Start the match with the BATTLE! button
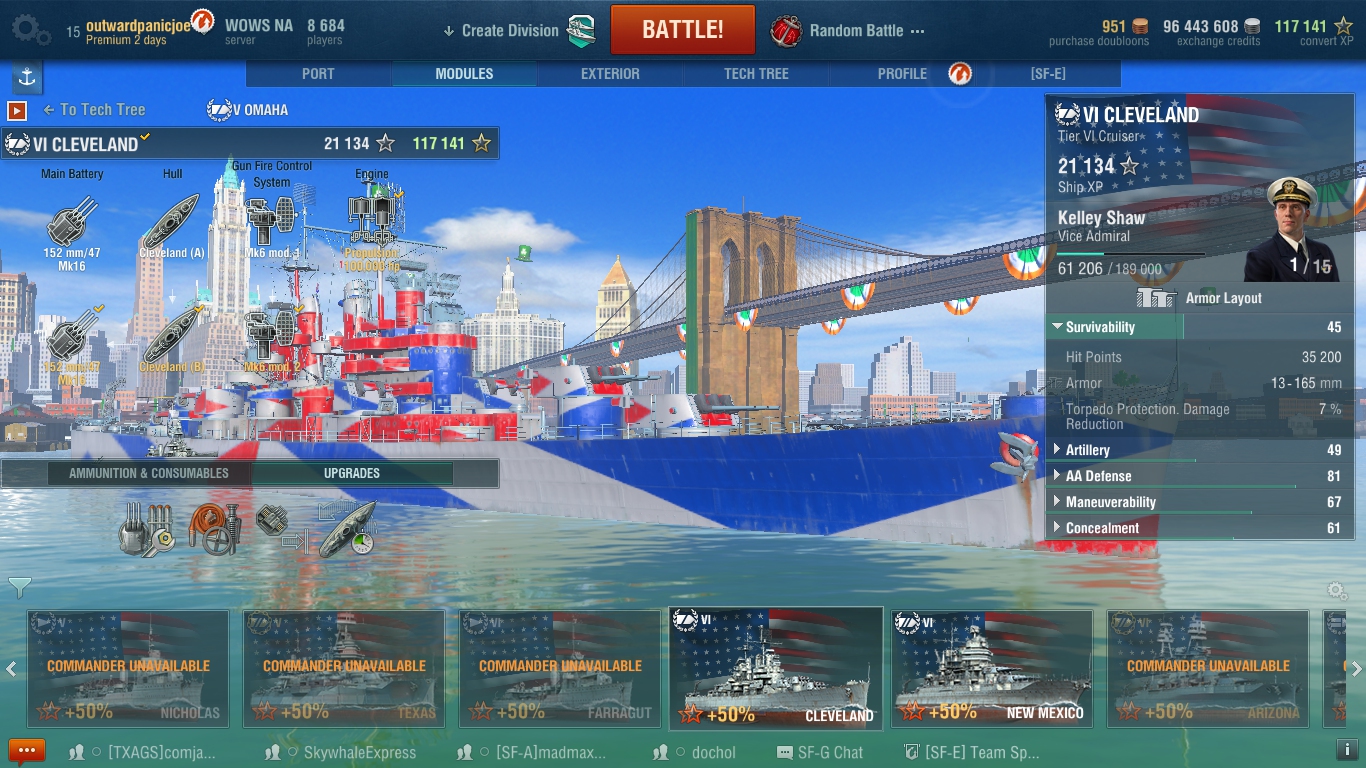1366x768 pixels. (682, 29)
